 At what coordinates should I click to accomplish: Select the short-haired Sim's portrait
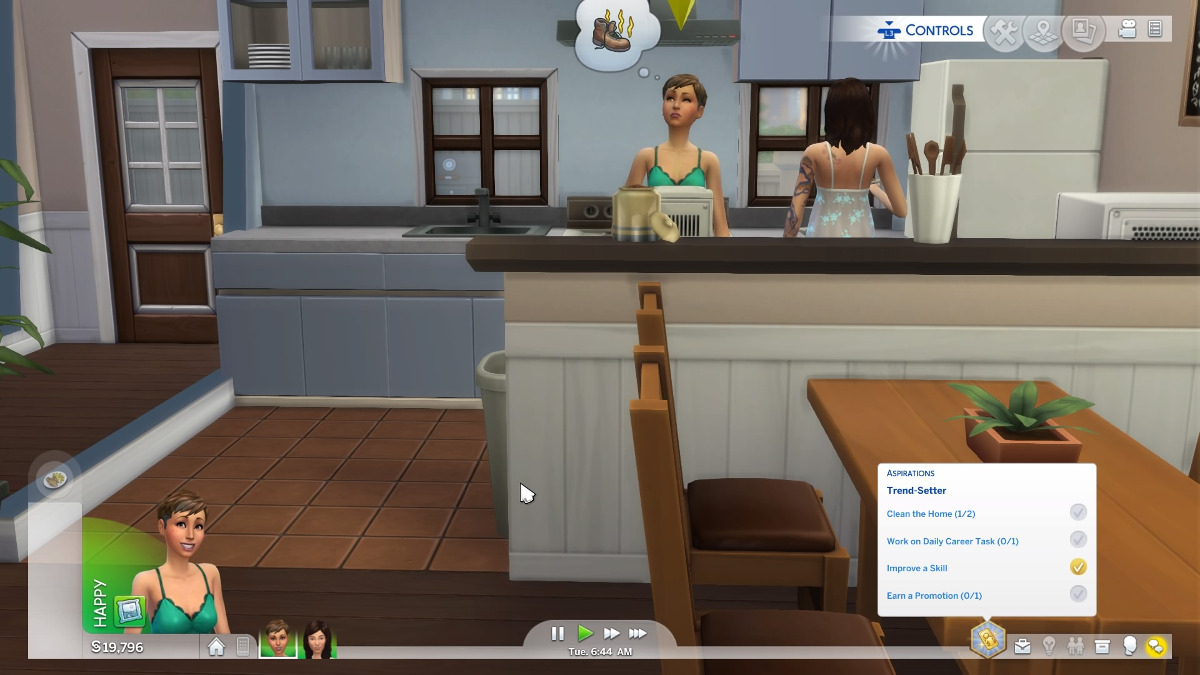pyautogui.click(x=278, y=638)
